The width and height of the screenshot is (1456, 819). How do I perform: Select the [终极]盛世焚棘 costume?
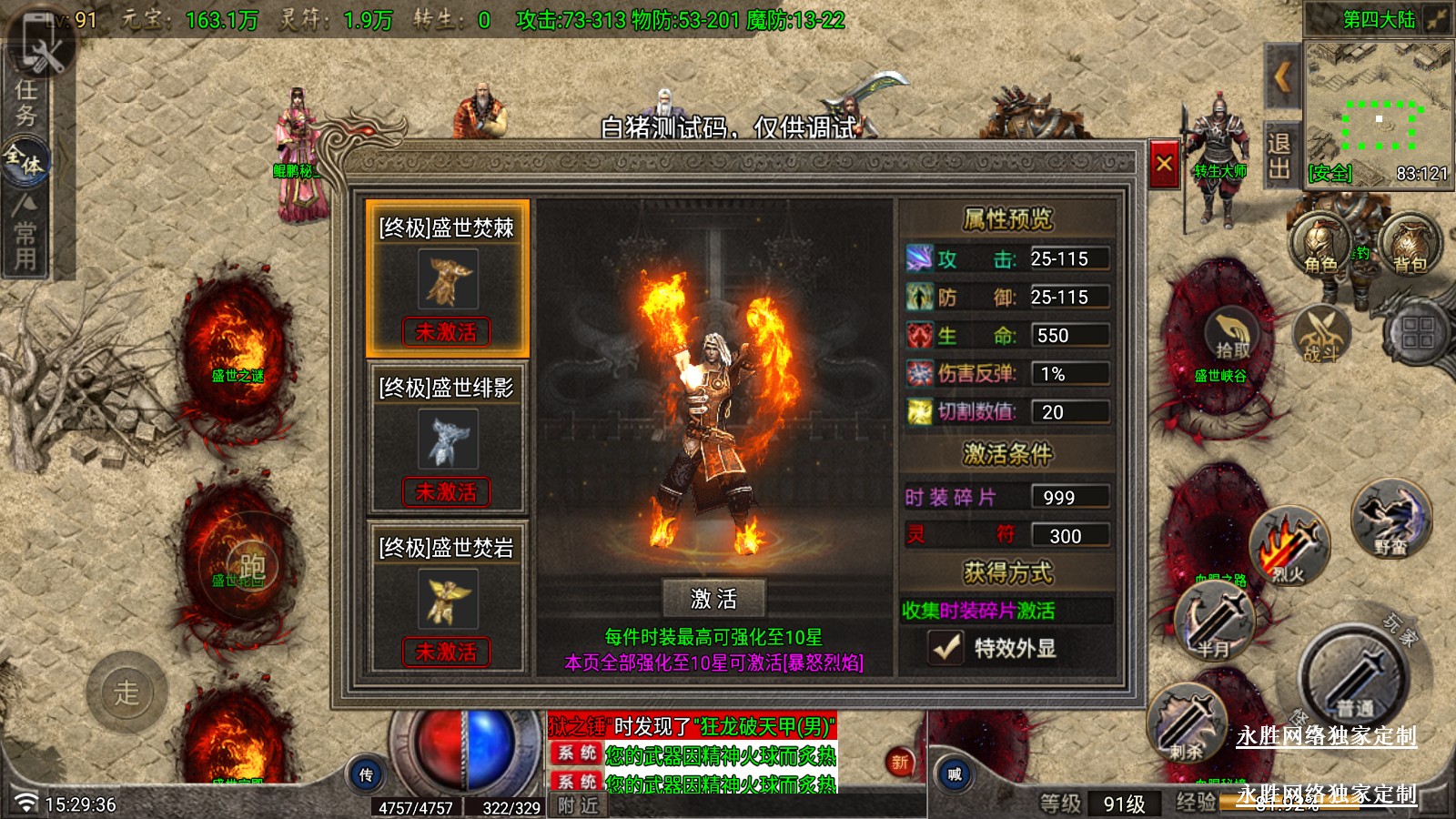(446, 278)
